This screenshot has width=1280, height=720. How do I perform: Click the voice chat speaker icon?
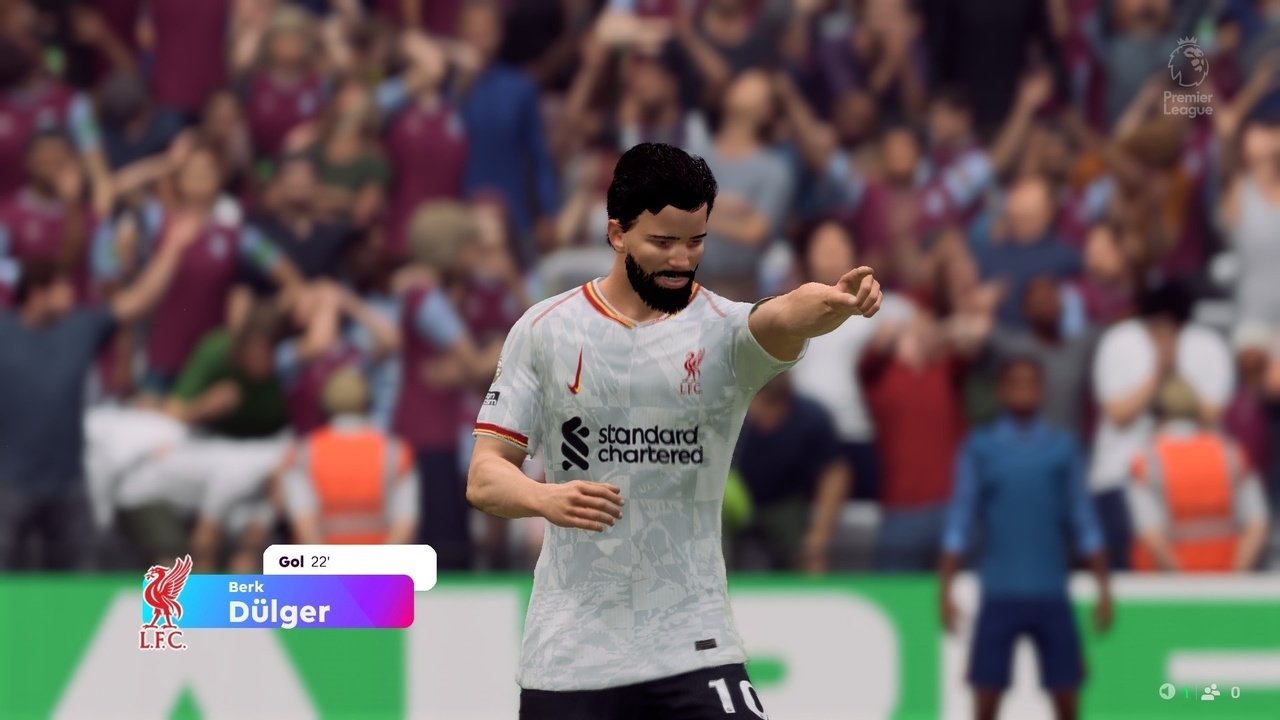pos(1167,692)
